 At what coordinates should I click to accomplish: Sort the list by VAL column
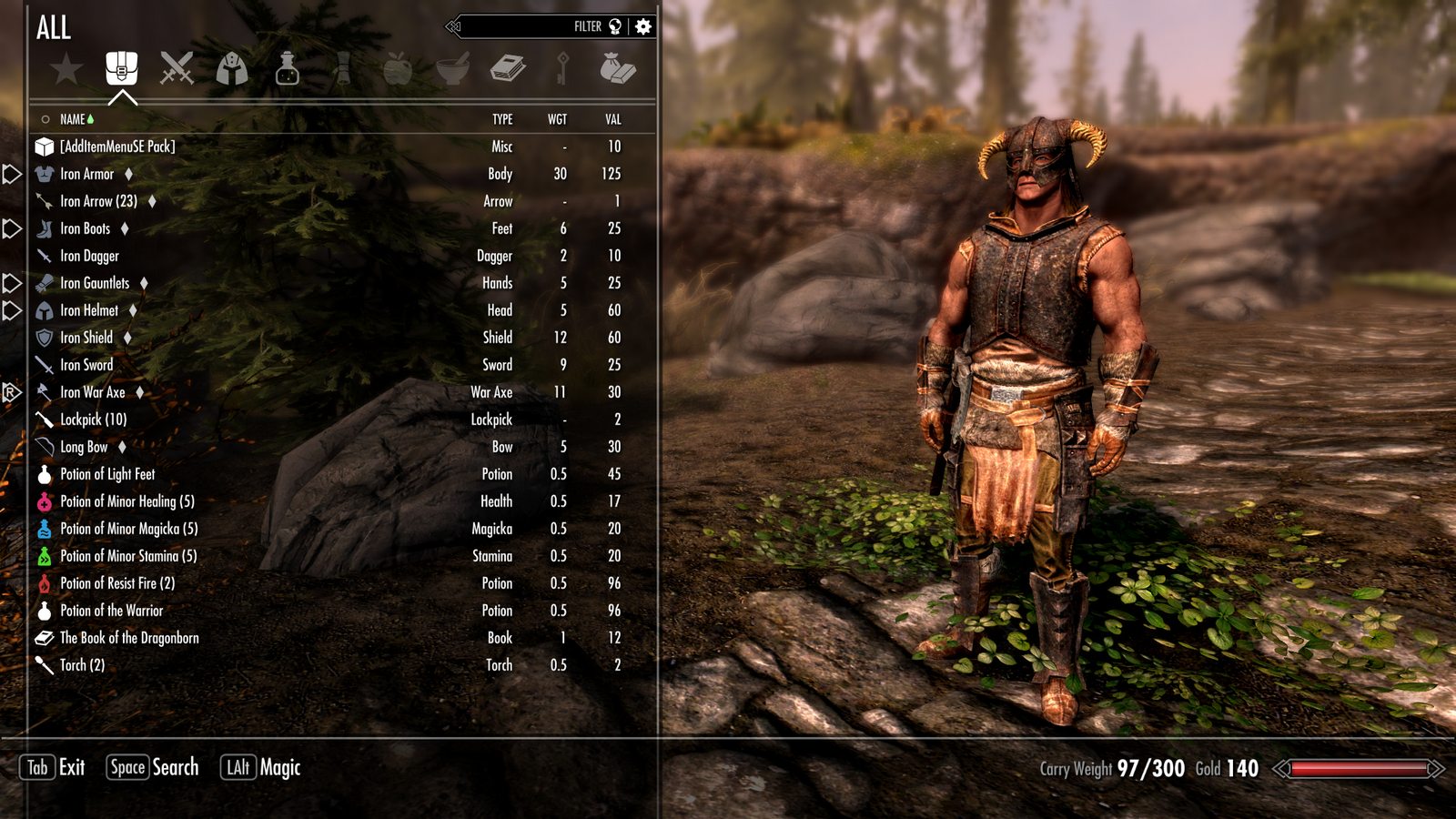pyautogui.click(x=613, y=119)
